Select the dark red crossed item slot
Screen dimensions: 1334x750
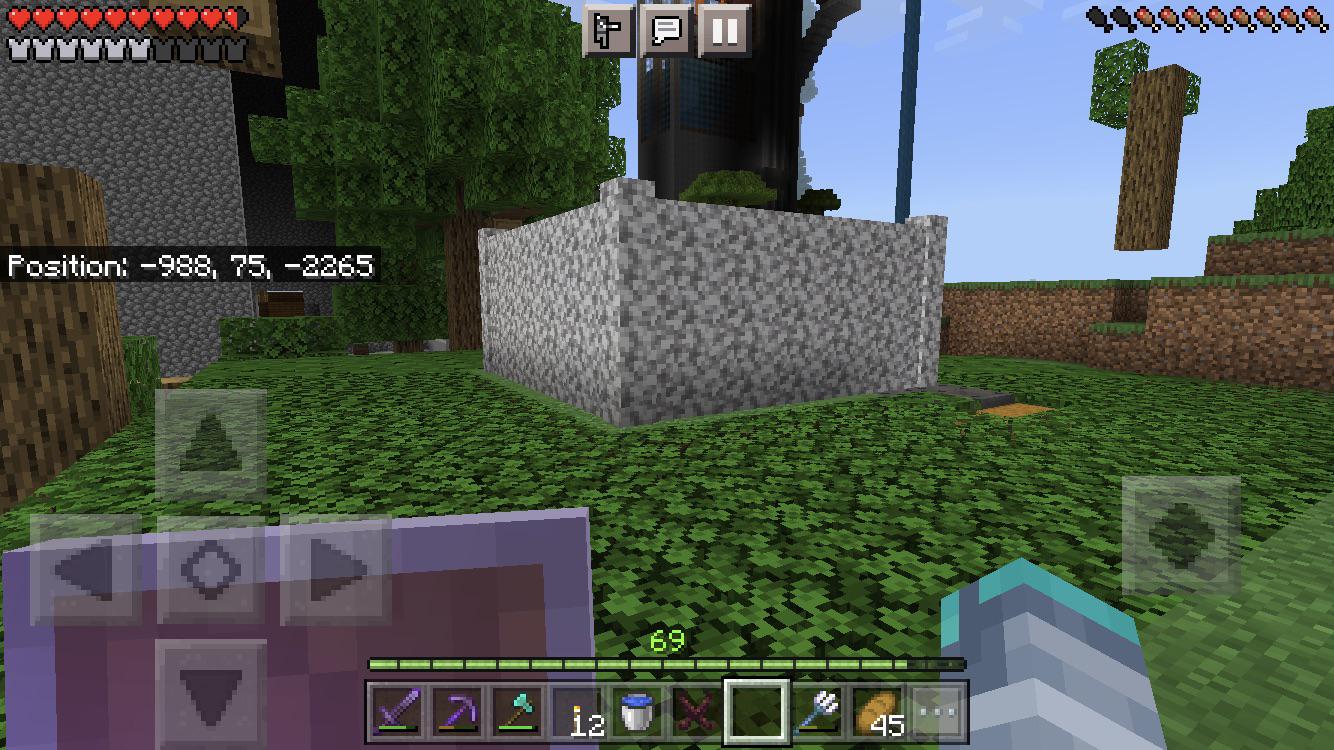click(x=695, y=710)
